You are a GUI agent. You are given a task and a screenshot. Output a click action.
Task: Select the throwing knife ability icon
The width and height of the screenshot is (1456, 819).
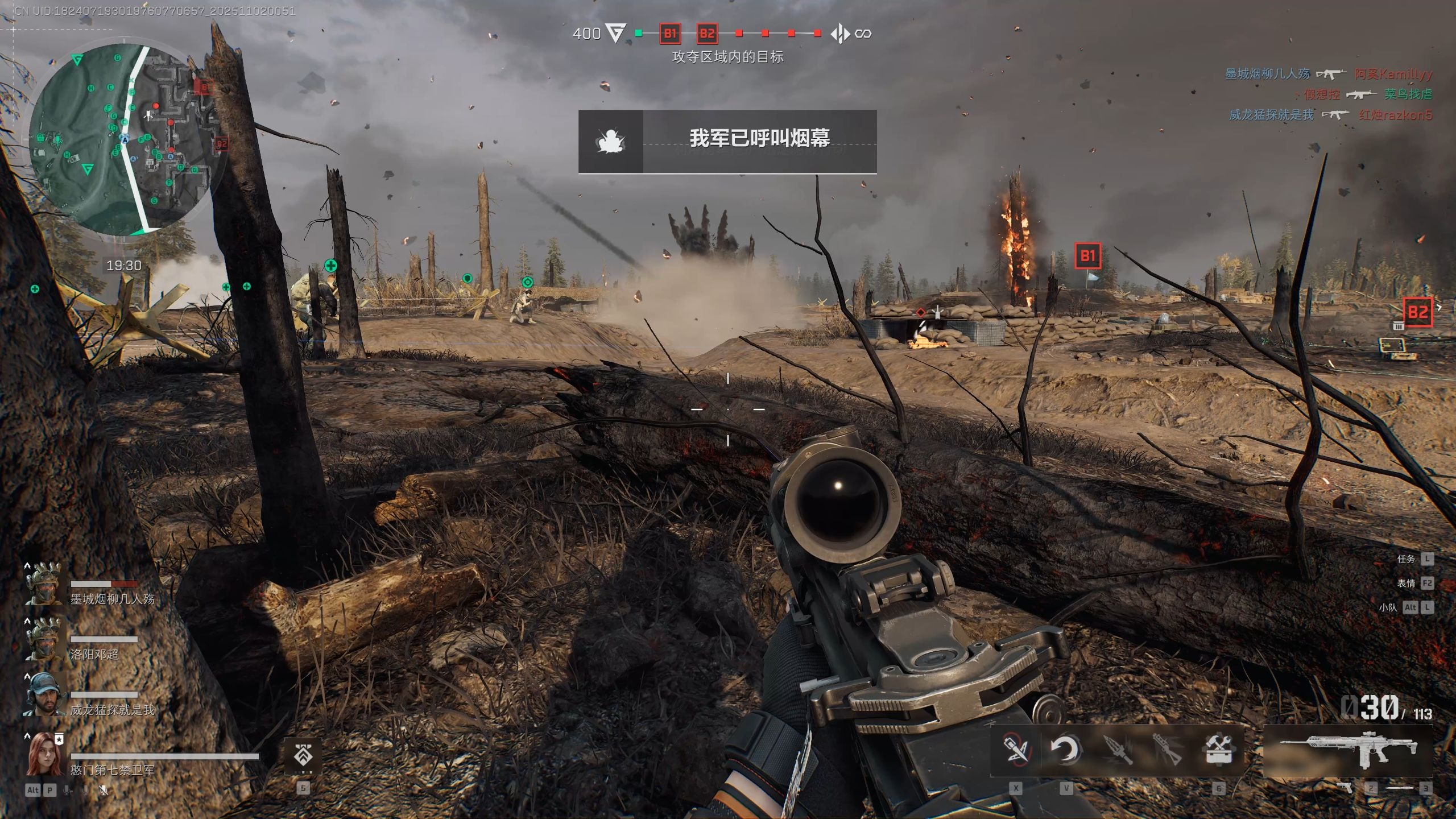tap(1116, 750)
